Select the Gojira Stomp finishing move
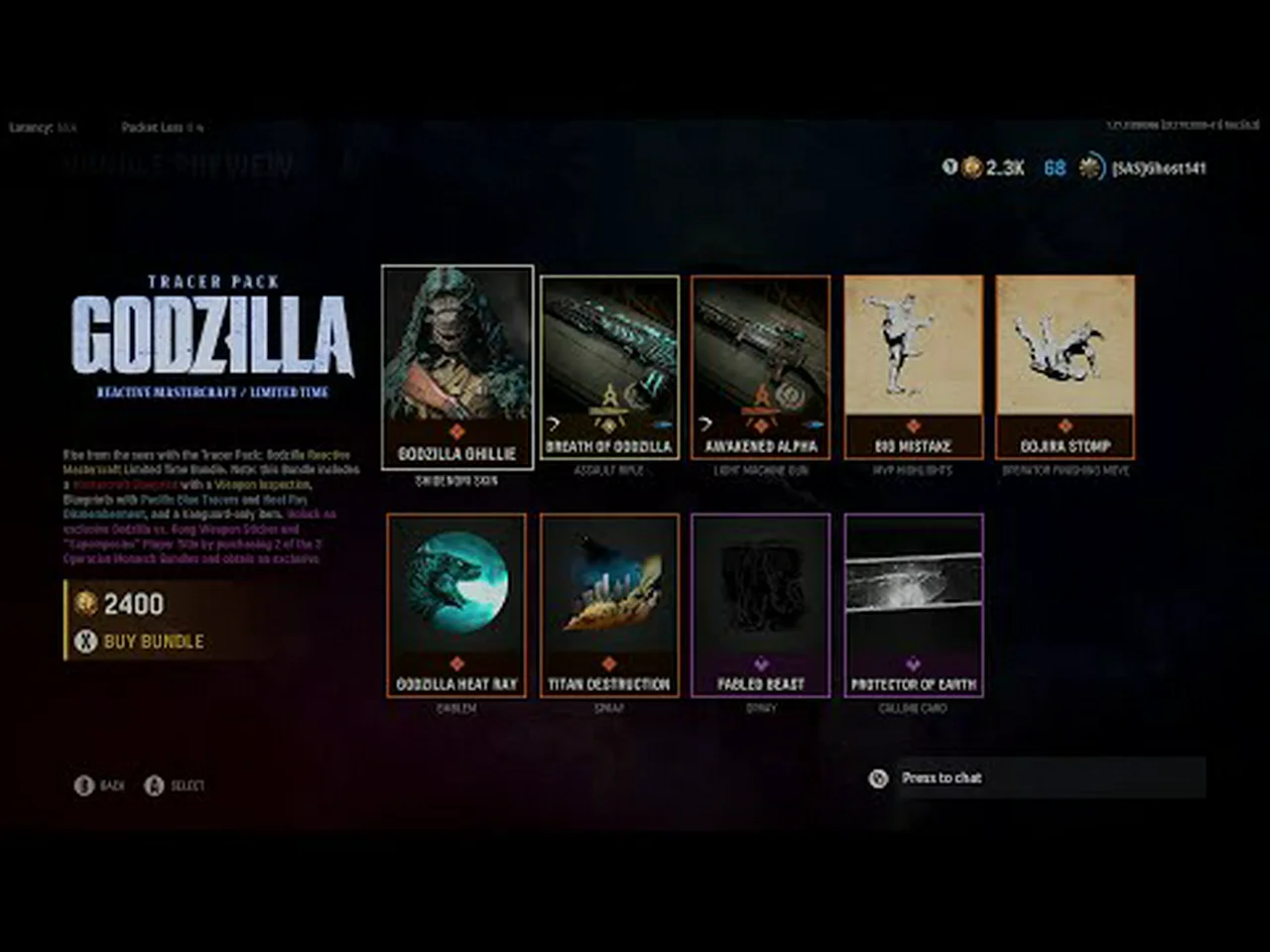Image resolution: width=1270 pixels, height=952 pixels. tap(1065, 367)
